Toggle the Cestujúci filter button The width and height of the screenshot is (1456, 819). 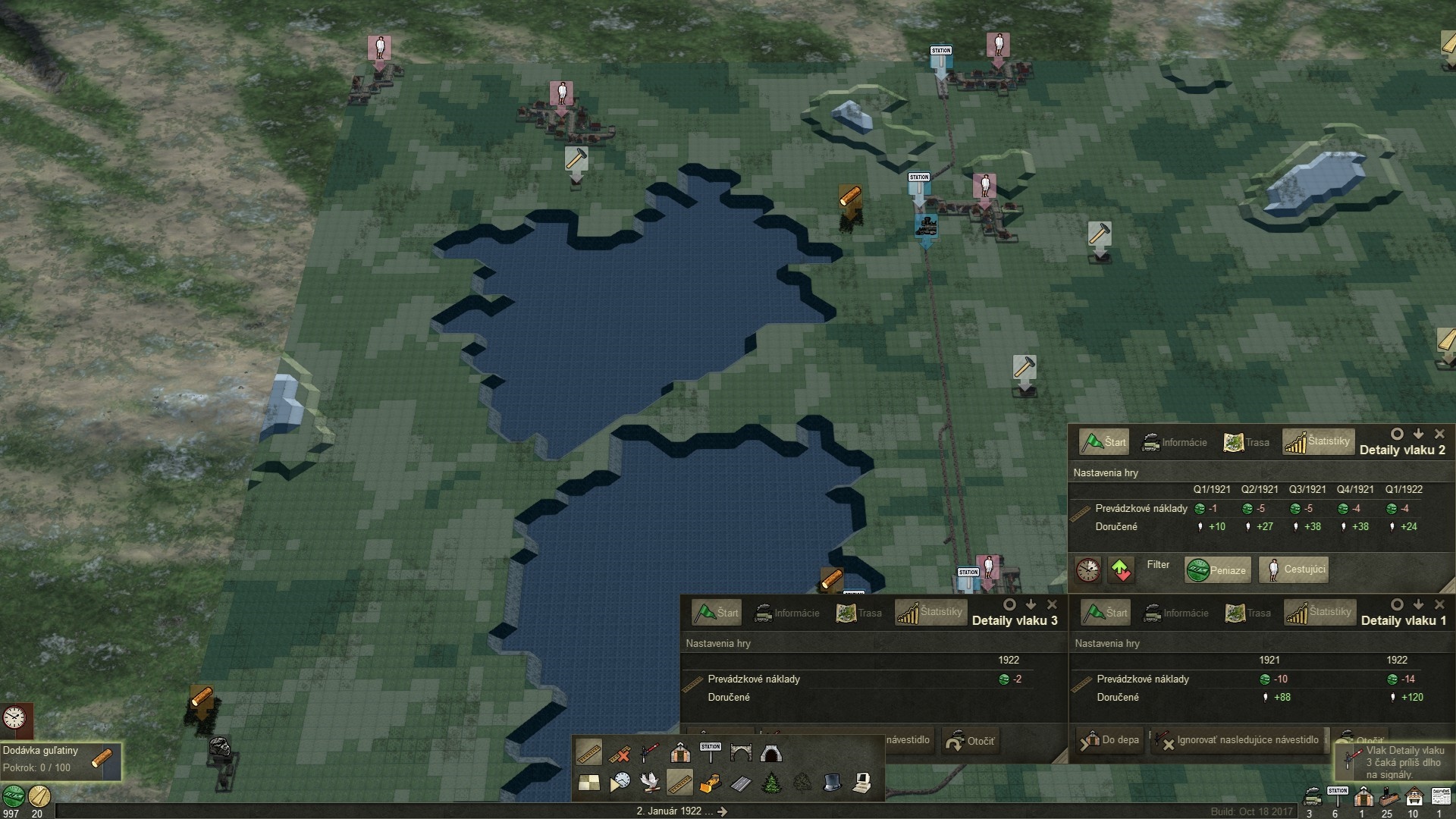click(x=1294, y=570)
